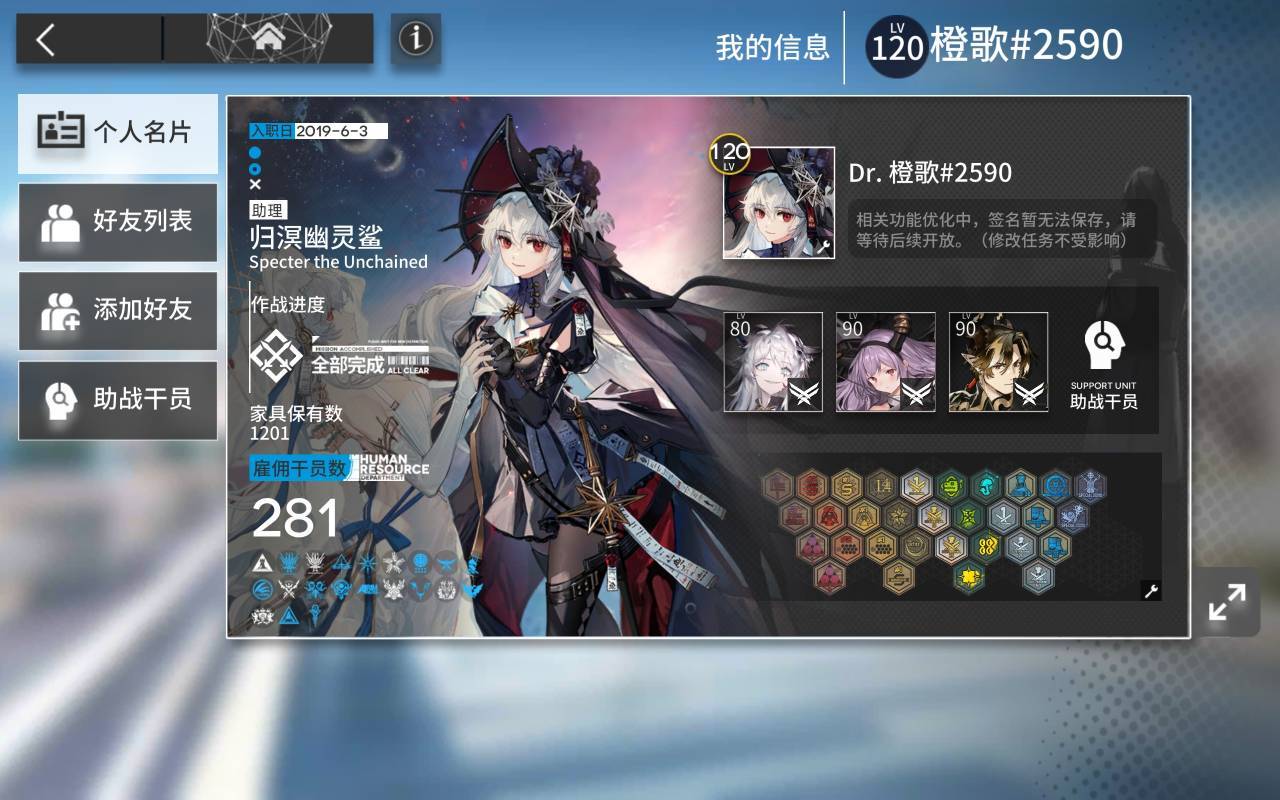This screenshot has height=800, width=1280.
Task: Click the expand arrows at bottom right
Action: coord(1227,600)
